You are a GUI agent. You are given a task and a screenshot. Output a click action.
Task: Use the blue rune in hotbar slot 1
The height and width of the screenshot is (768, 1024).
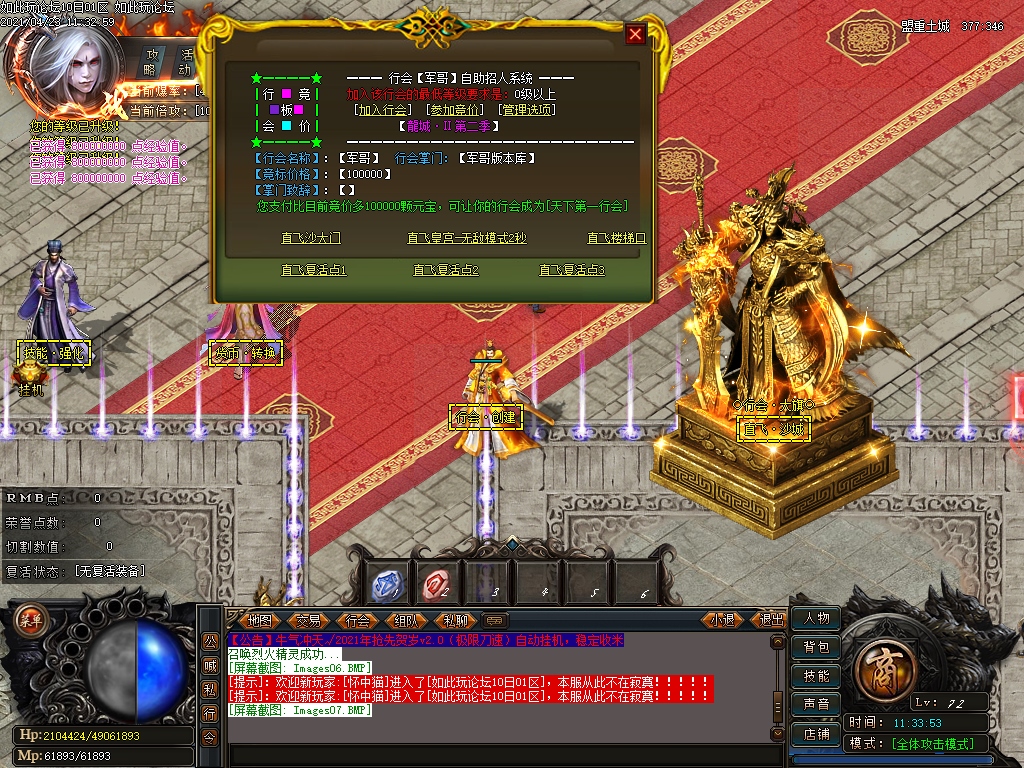pyautogui.click(x=388, y=584)
